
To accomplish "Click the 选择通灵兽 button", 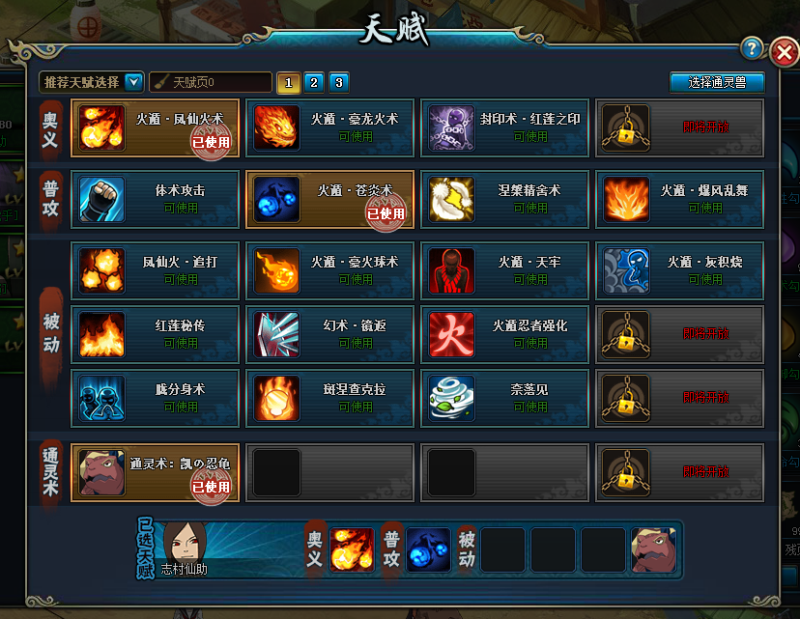I will (717, 82).
